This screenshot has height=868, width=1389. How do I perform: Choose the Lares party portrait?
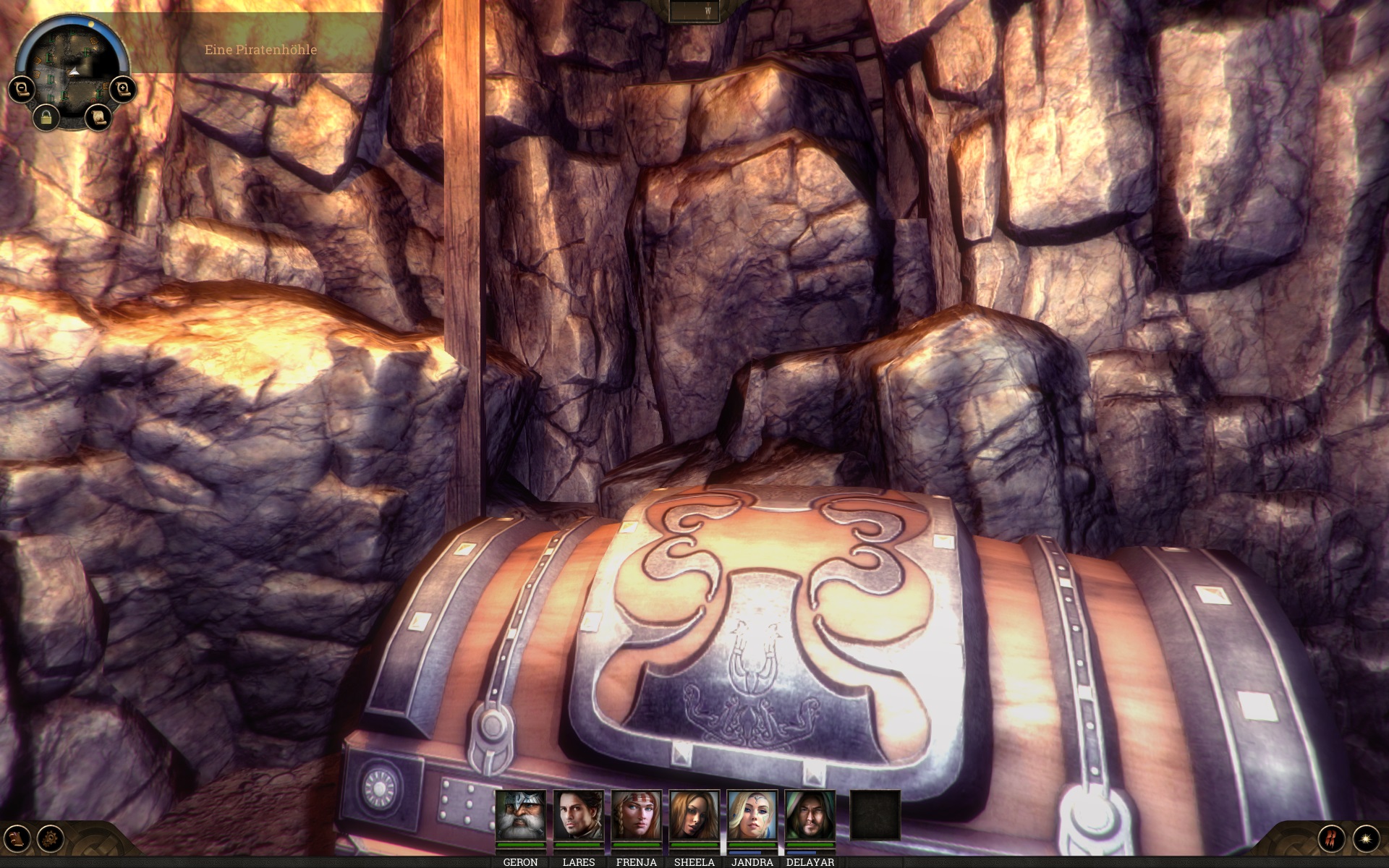click(579, 816)
